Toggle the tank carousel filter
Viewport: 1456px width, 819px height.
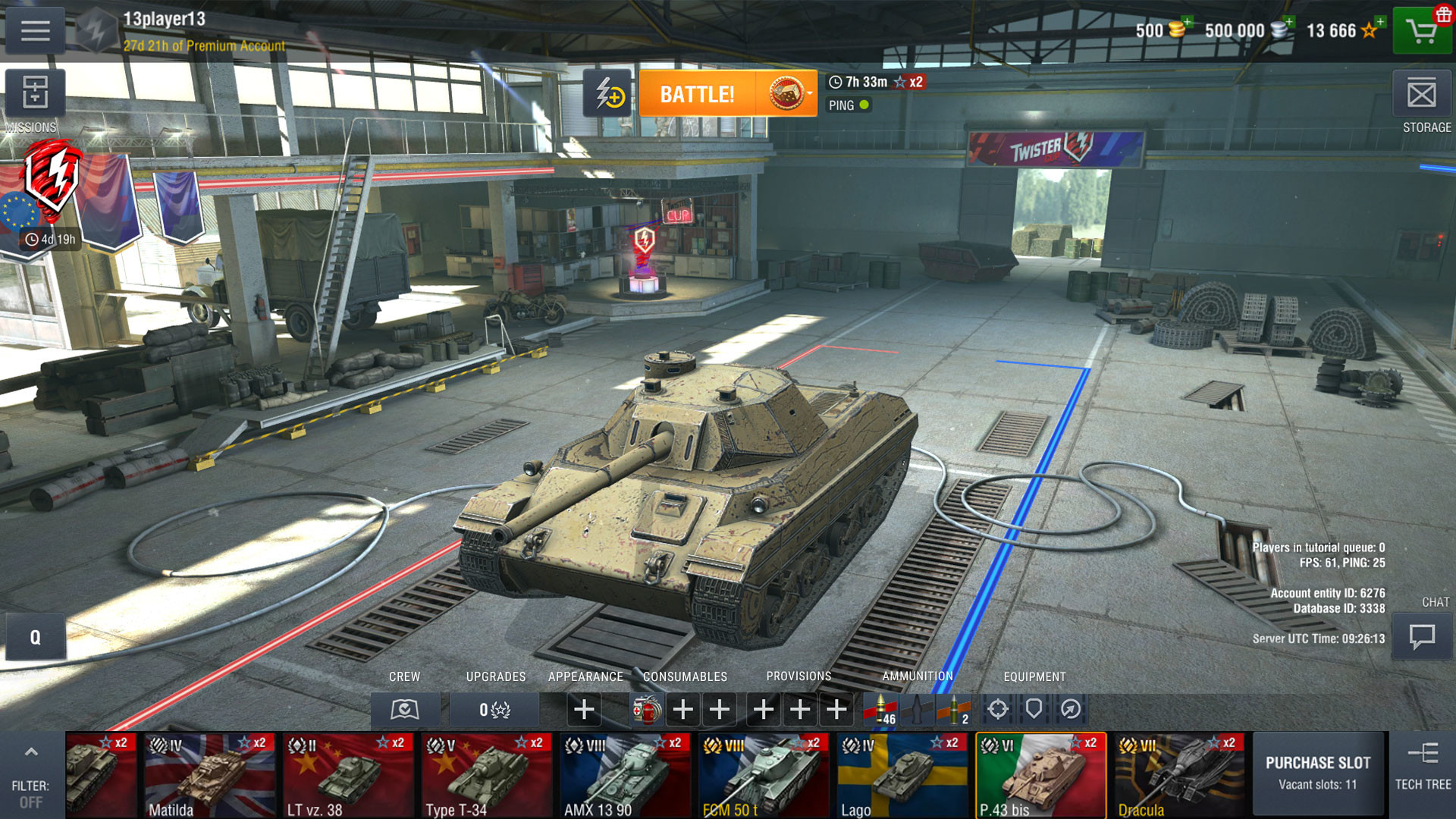pyautogui.click(x=30, y=773)
